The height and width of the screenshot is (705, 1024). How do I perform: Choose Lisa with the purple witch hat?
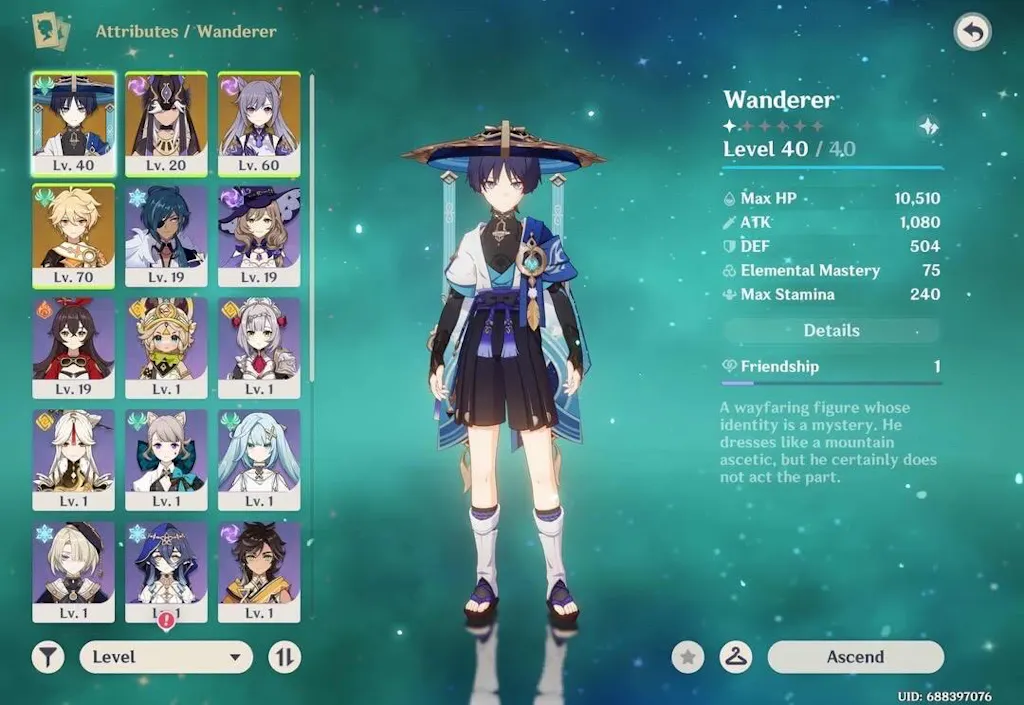point(259,236)
